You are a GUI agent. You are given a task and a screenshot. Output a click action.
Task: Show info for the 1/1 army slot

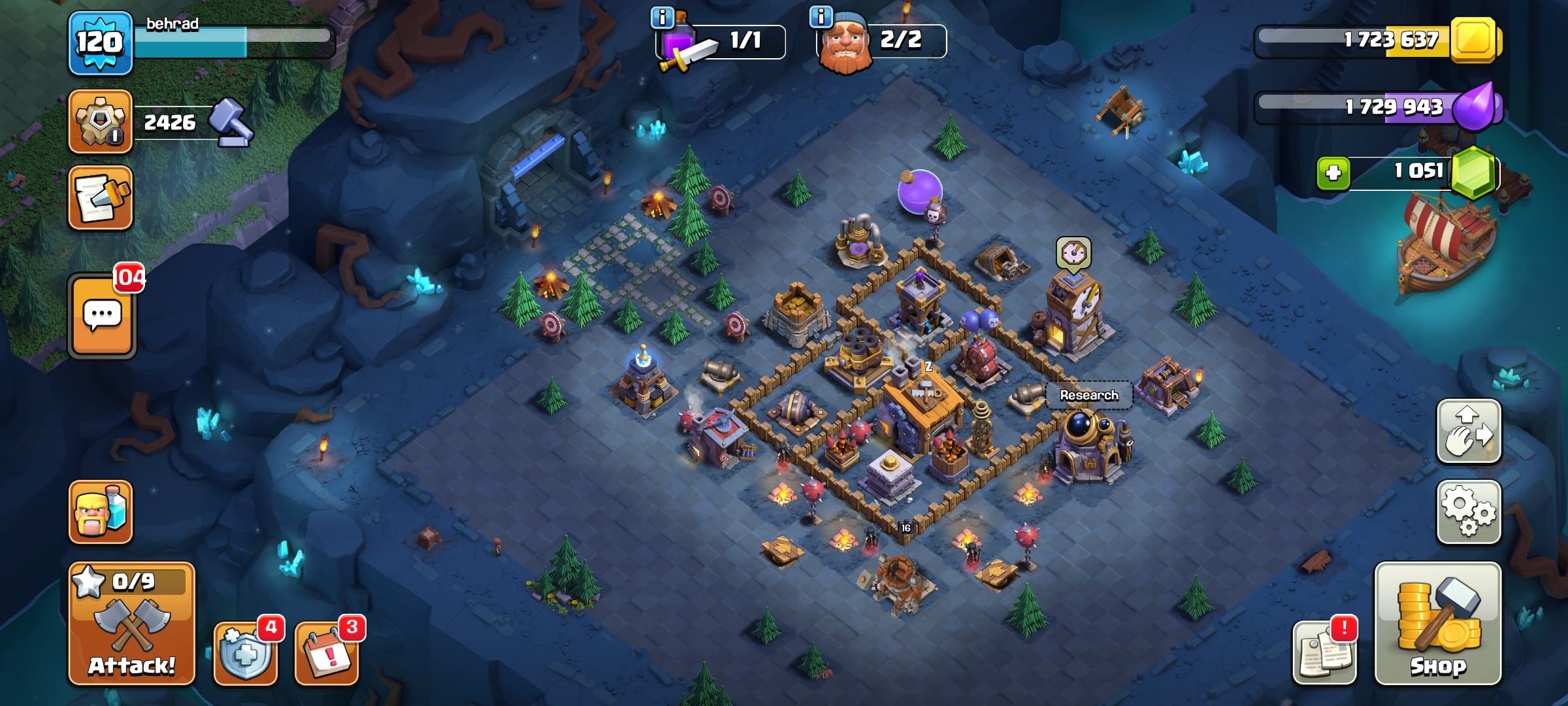point(662,18)
